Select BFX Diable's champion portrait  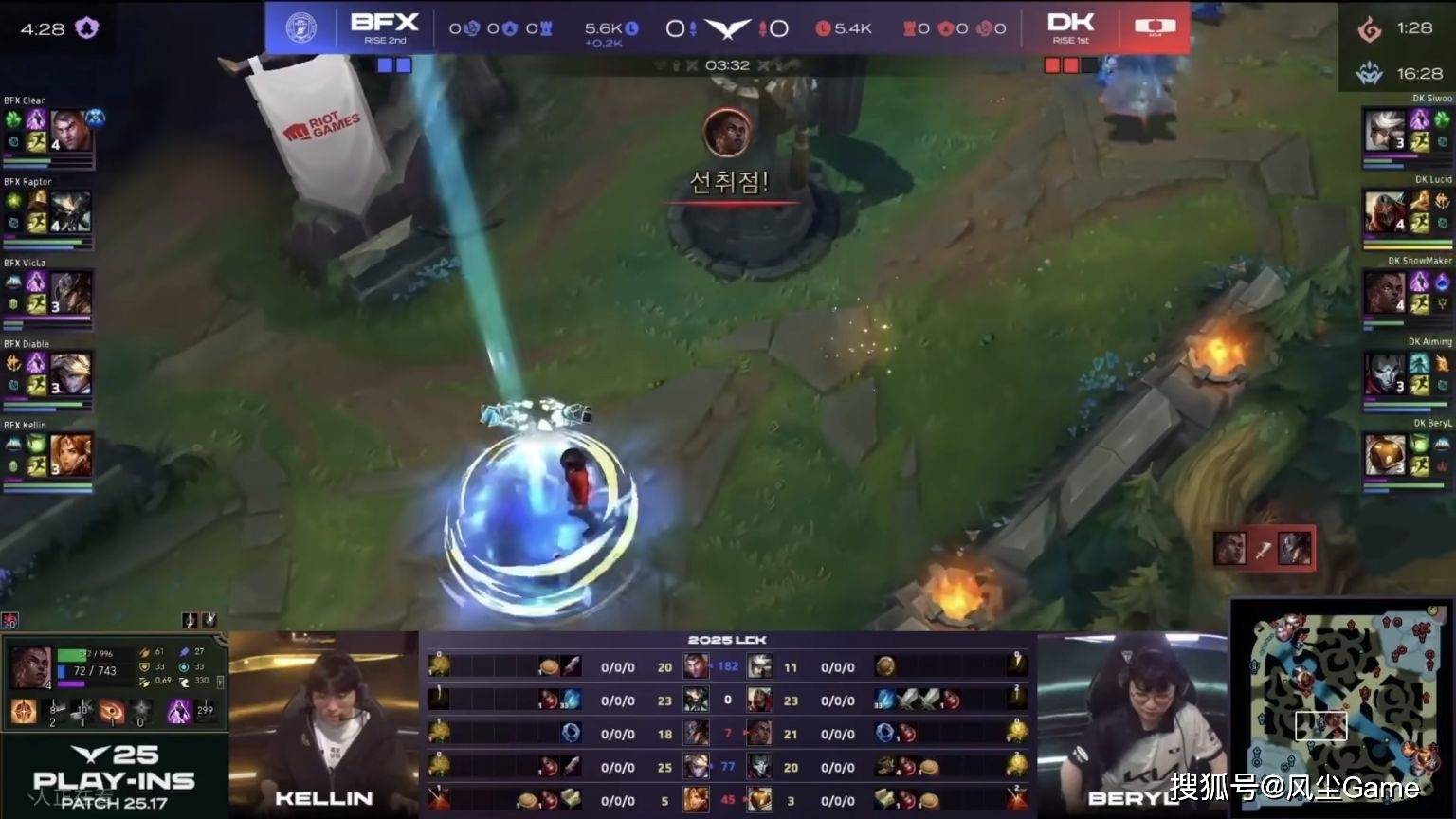tap(70, 373)
